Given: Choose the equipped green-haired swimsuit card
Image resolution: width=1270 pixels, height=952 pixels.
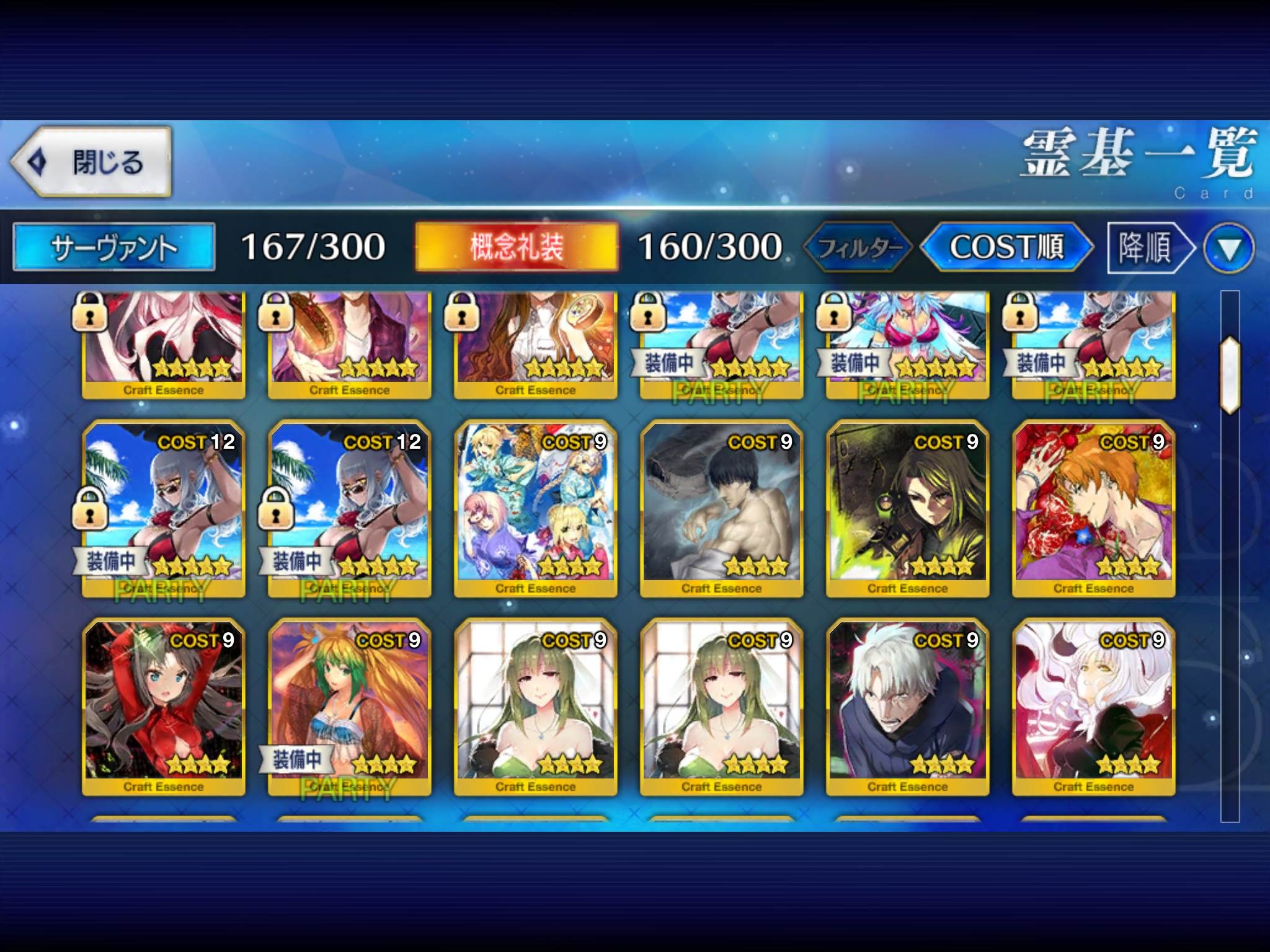Looking at the screenshot, I should pyautogui.click(x=350, y=707).
